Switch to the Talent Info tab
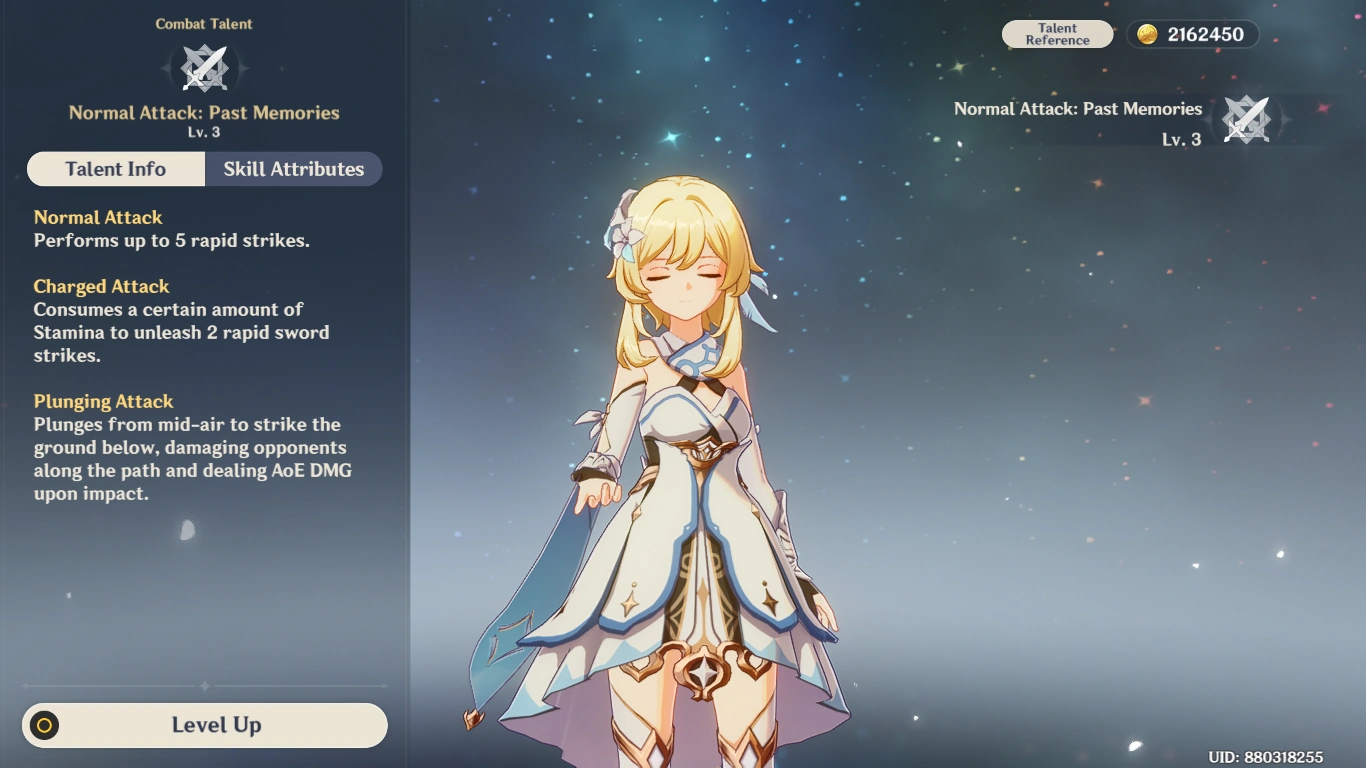 tap(116, 168)
